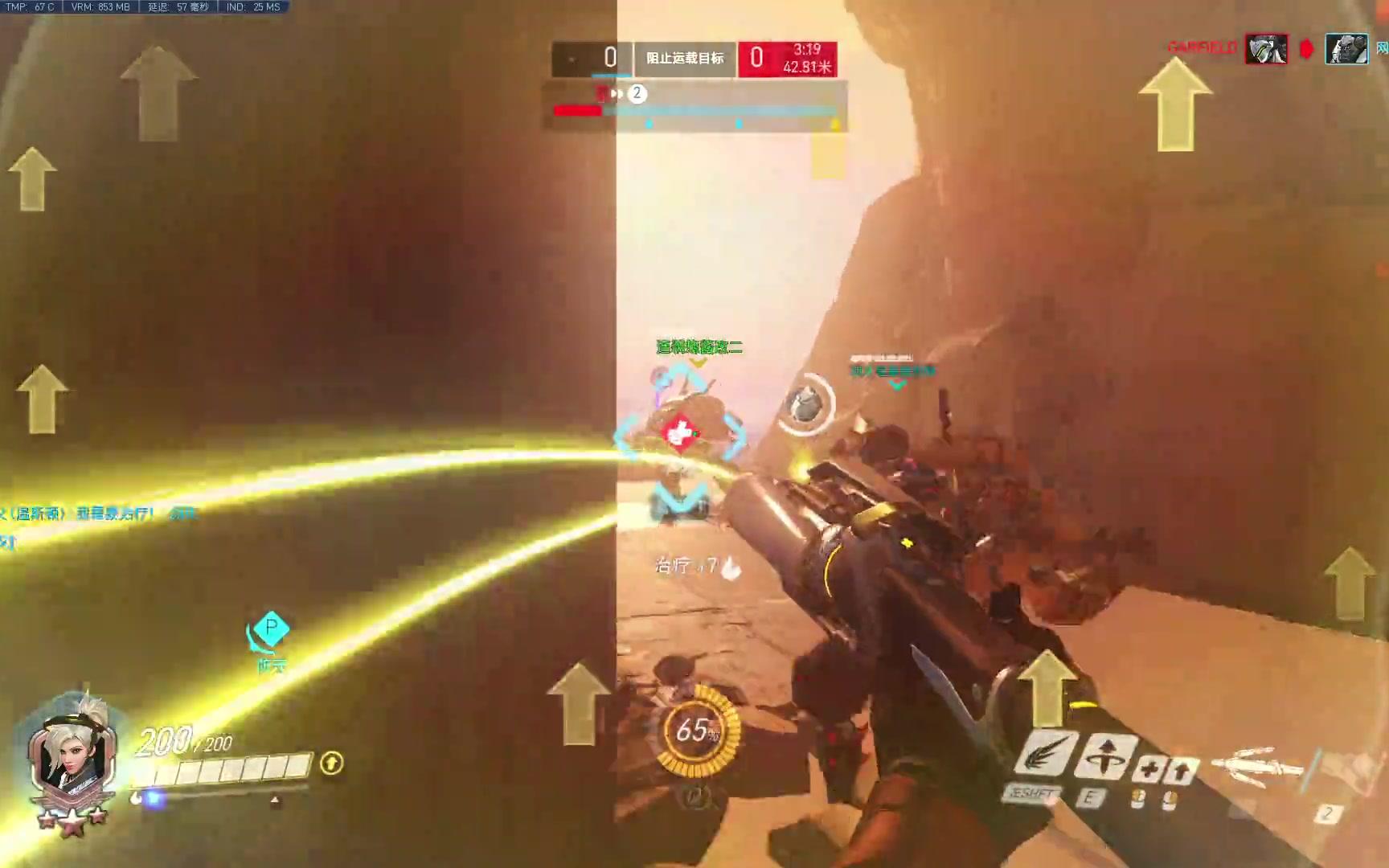This screenshot has height=868, width=1389.
Task: Click the blue diamond P ping marker
Action: [x=271, y=628]
